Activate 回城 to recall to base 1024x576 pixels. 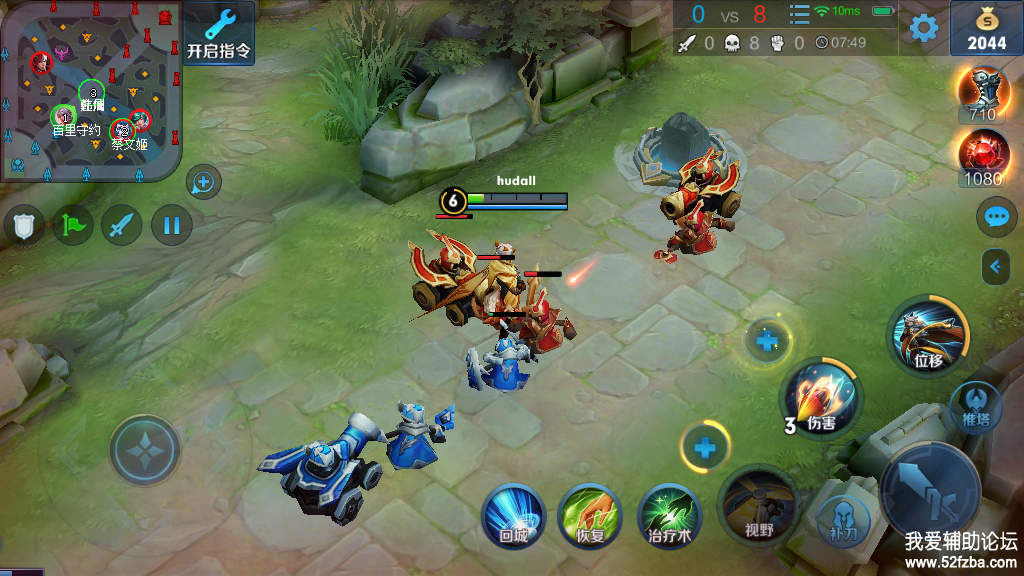point(513,515)
